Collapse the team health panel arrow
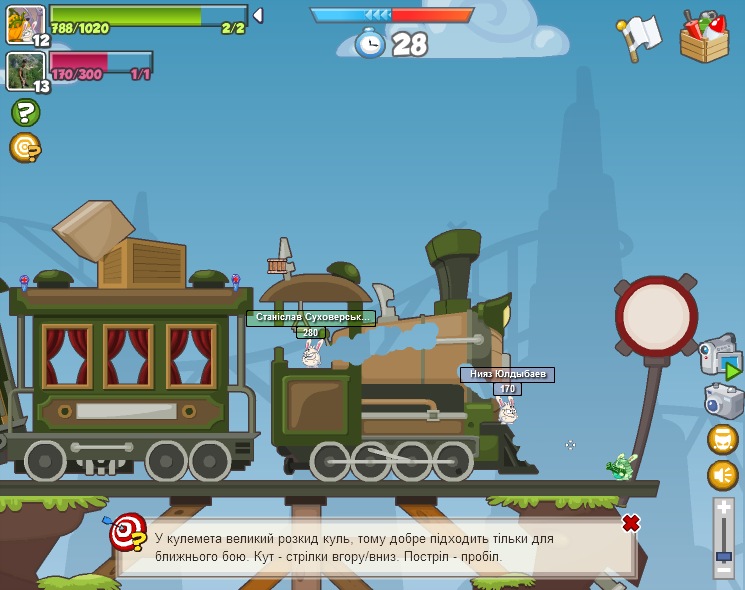The image size is (745, 590). click(x=258, y=16)
